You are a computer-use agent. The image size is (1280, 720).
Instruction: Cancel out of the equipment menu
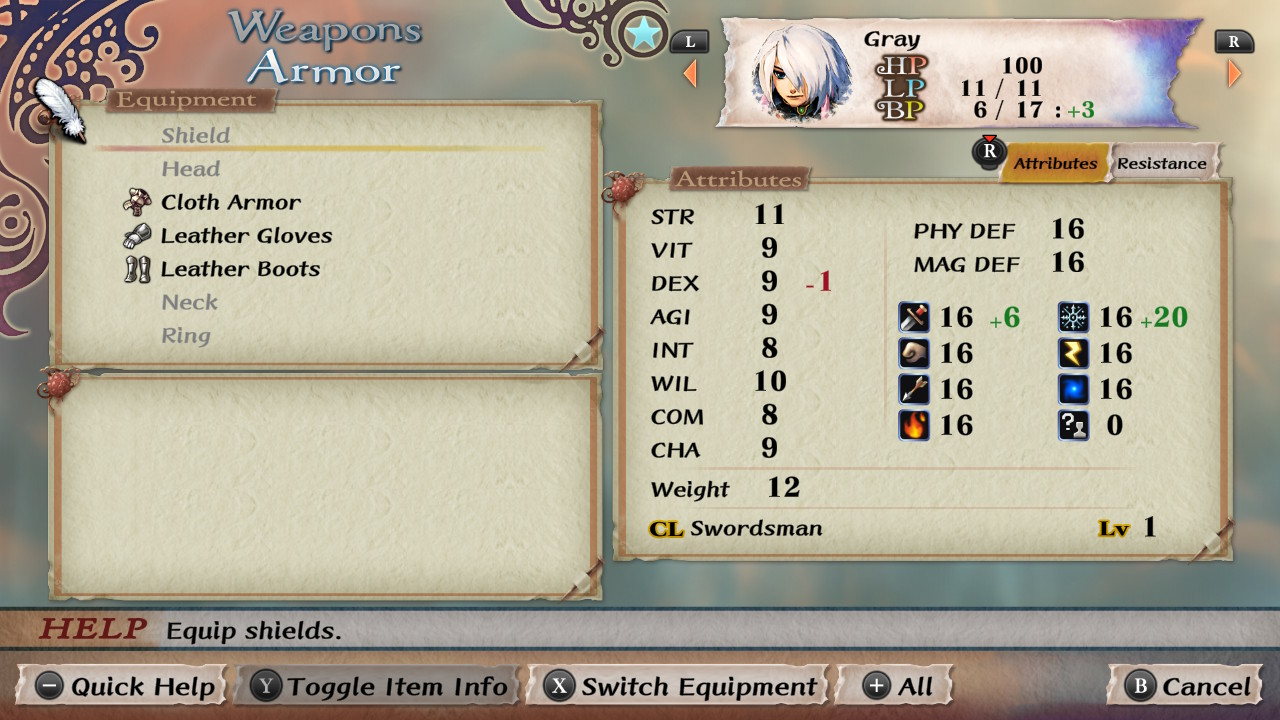pos(1187,687)
